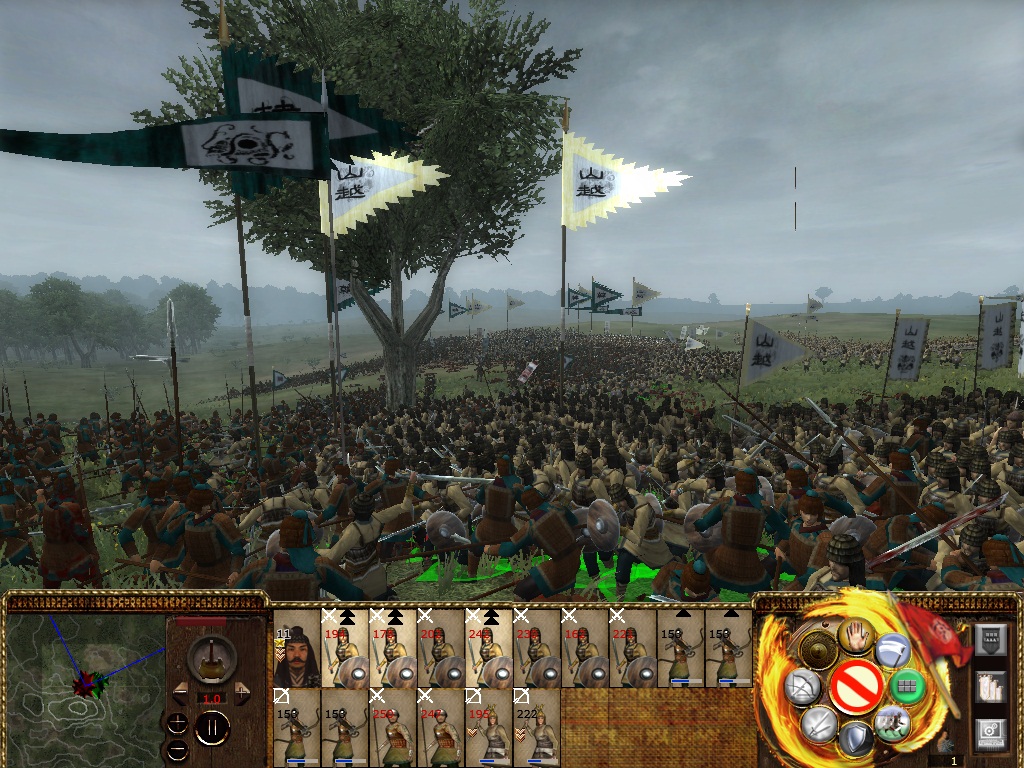Select the unit card showing 222 soldiers

pos(537,727)
